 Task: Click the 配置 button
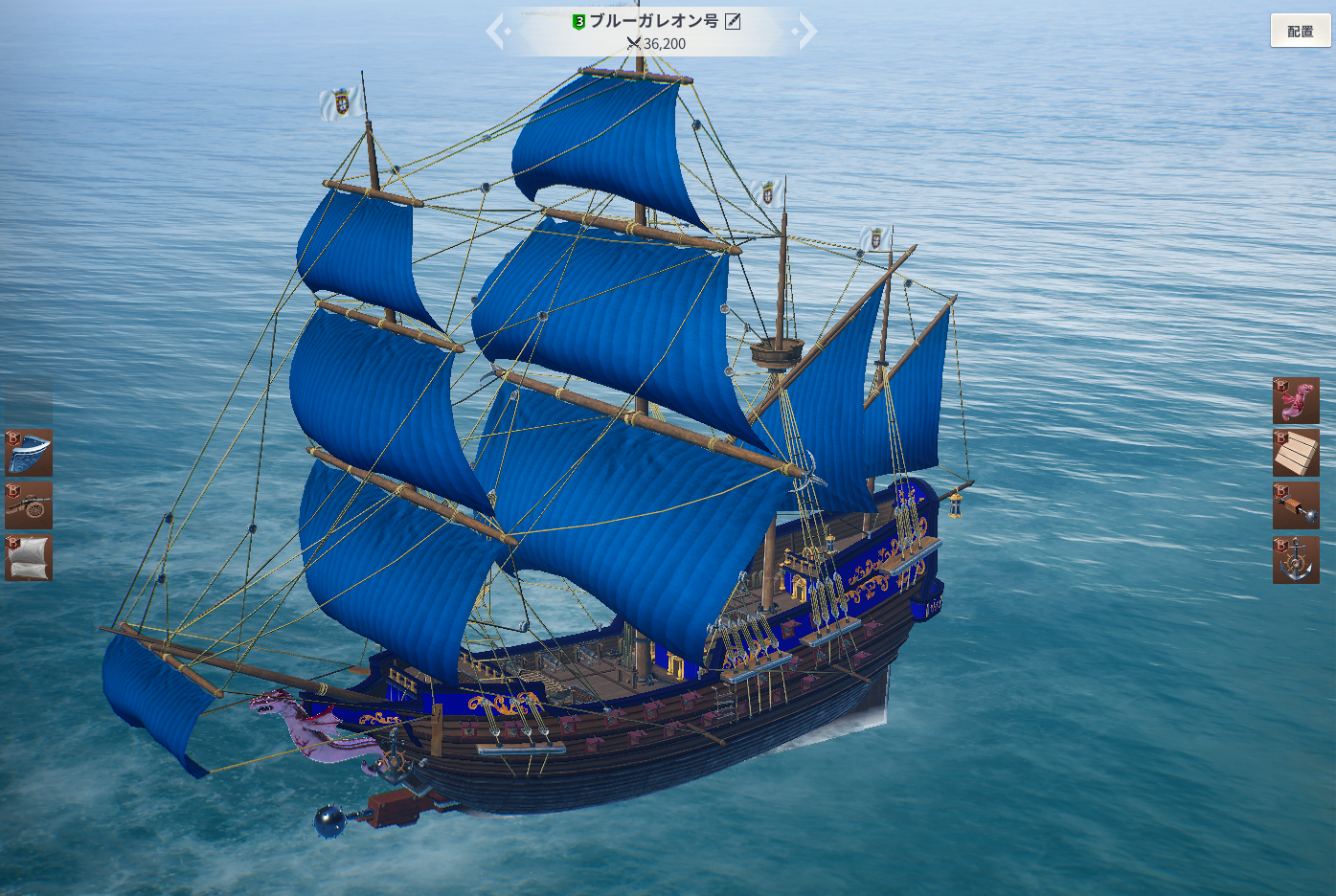click(x=1300, y=31)
